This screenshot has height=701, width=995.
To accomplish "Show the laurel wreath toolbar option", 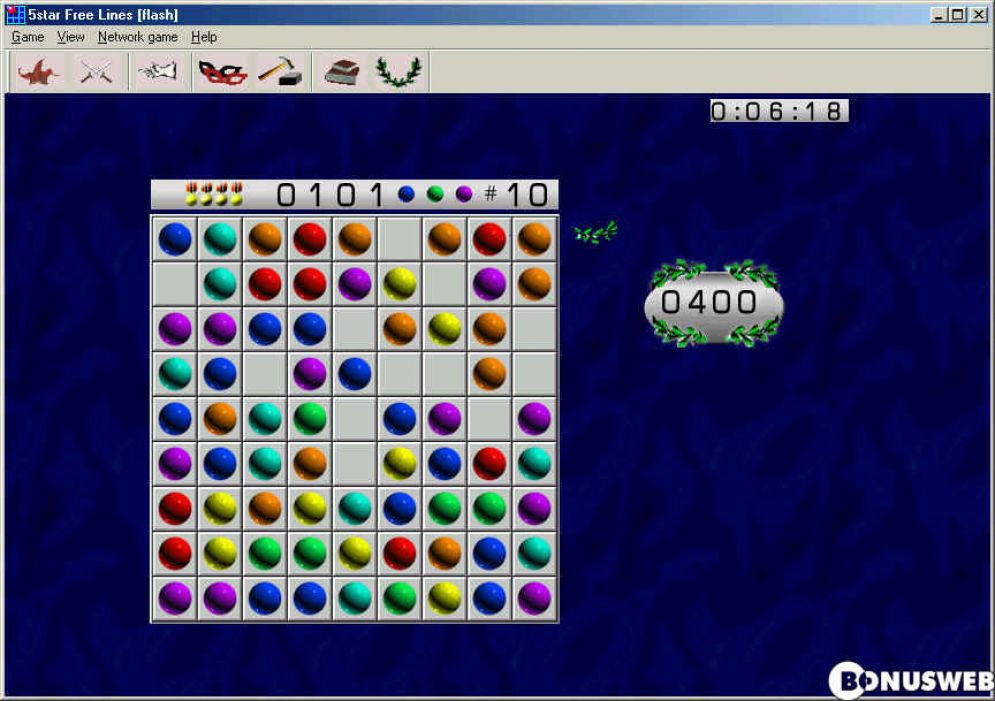I will tap(398, 72).
